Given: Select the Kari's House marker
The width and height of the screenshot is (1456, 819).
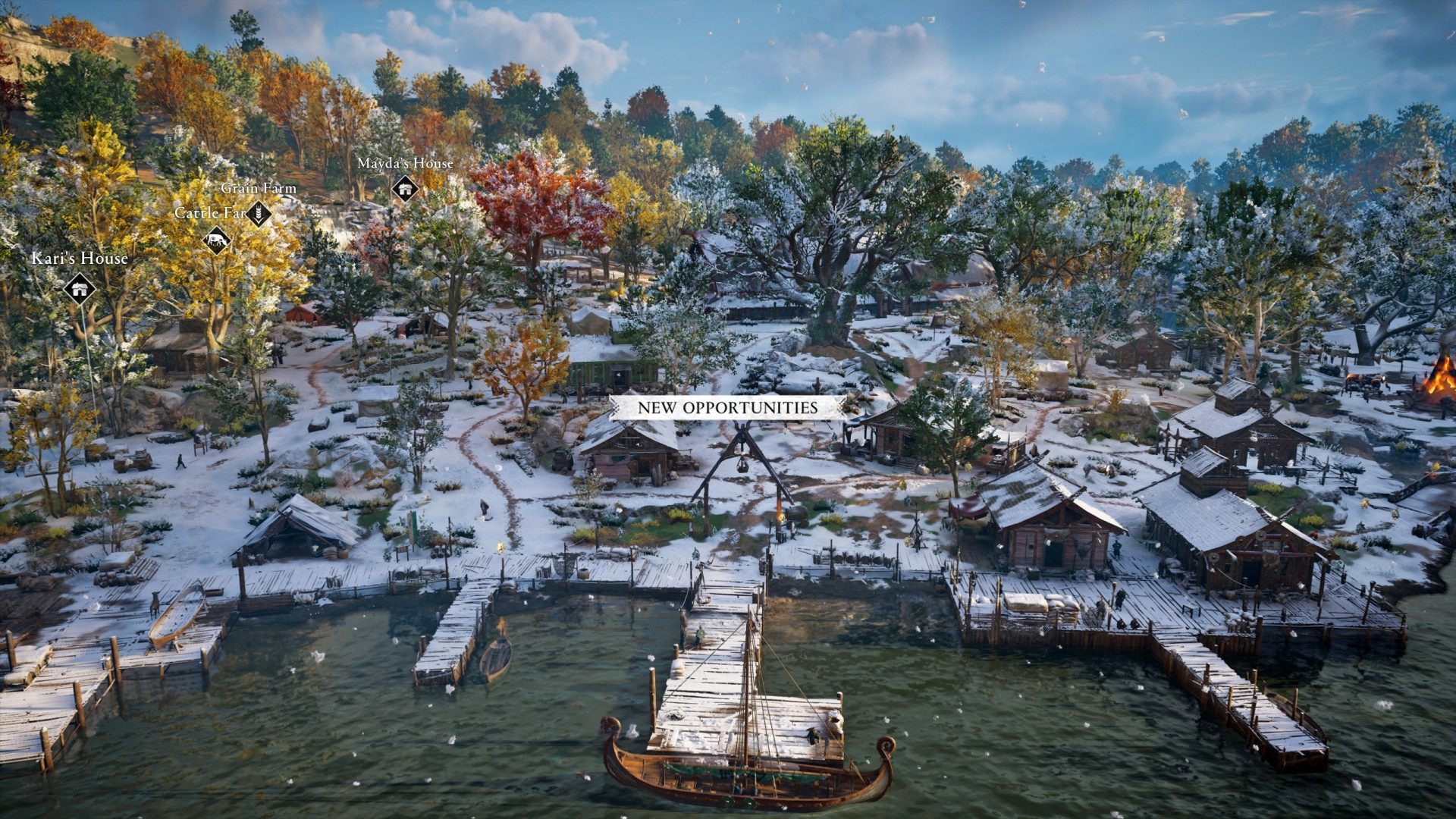Looking at the screenshot, I should point(80,288).
